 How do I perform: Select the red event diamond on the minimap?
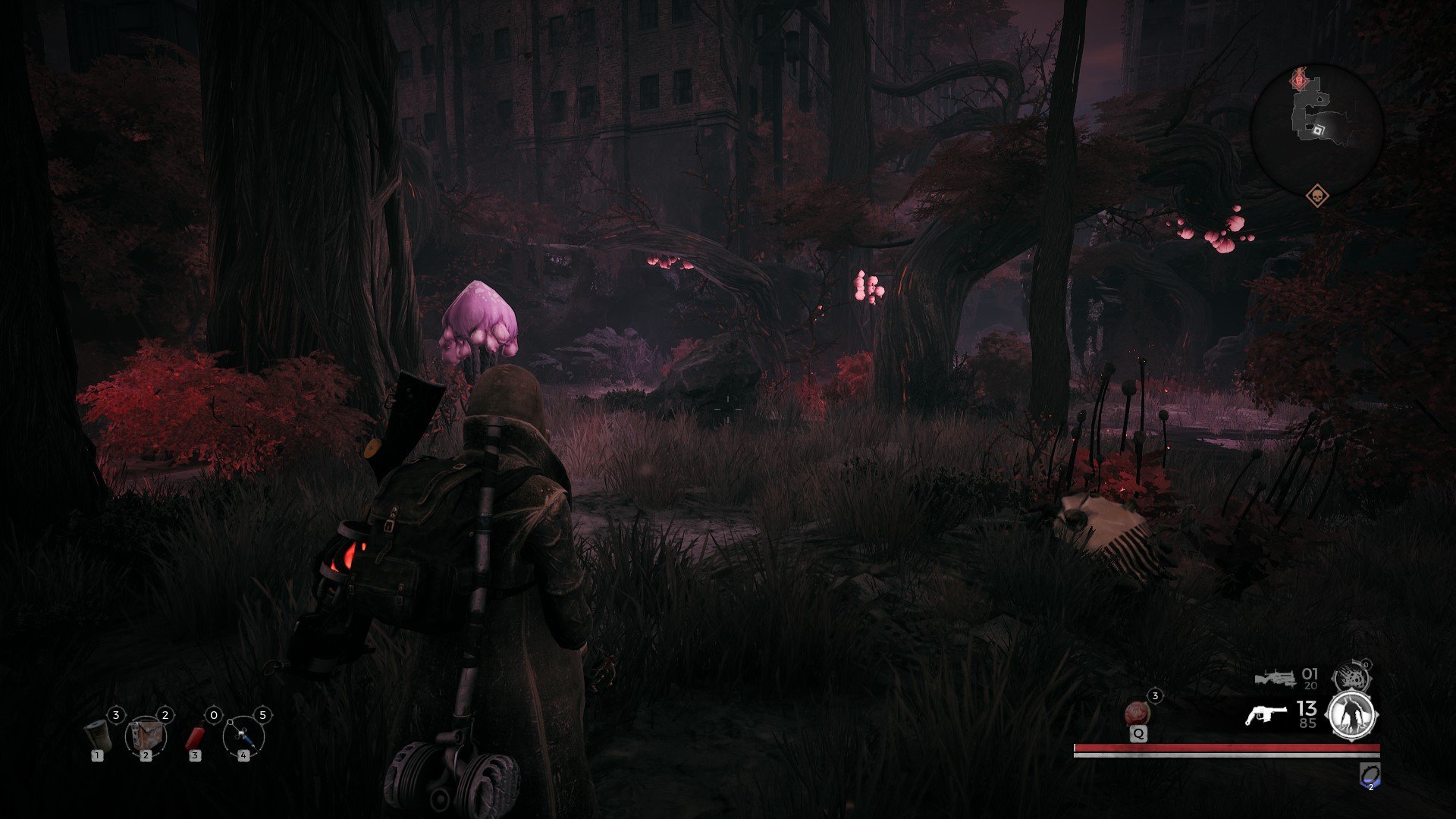pyautogui.click(x=1298, y=80)
